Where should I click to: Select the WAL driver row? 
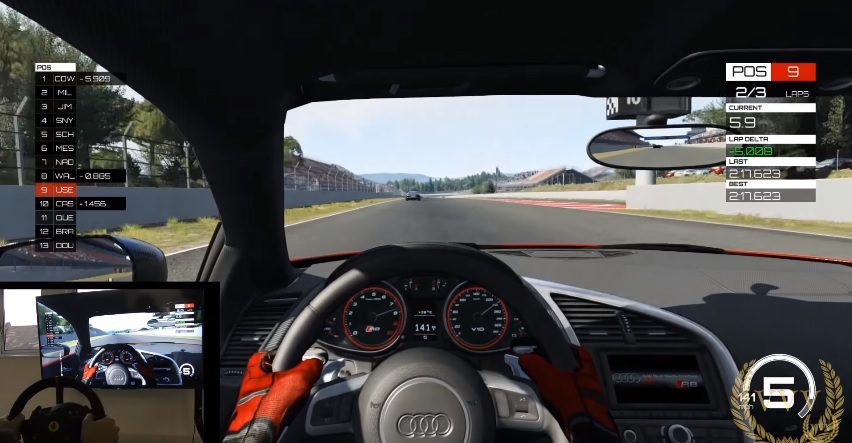[64, 175]
